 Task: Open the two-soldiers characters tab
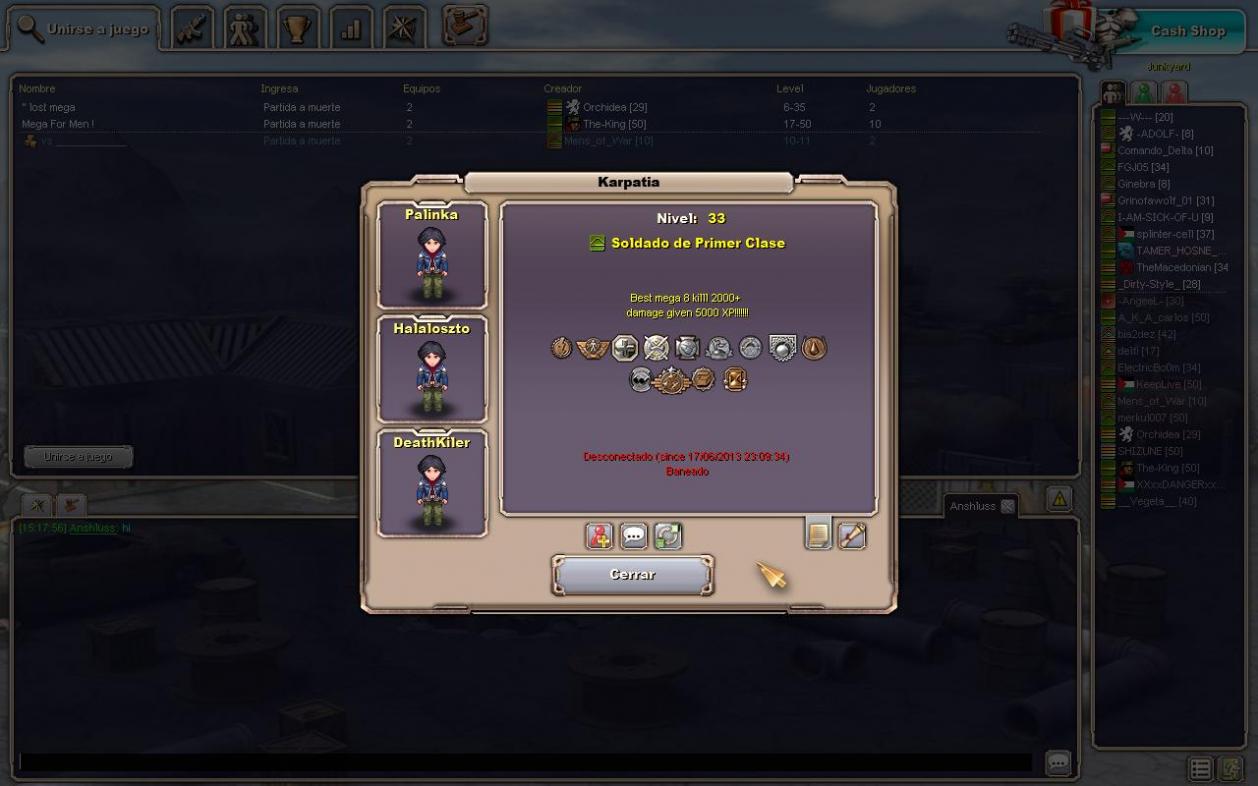[245, 29]
